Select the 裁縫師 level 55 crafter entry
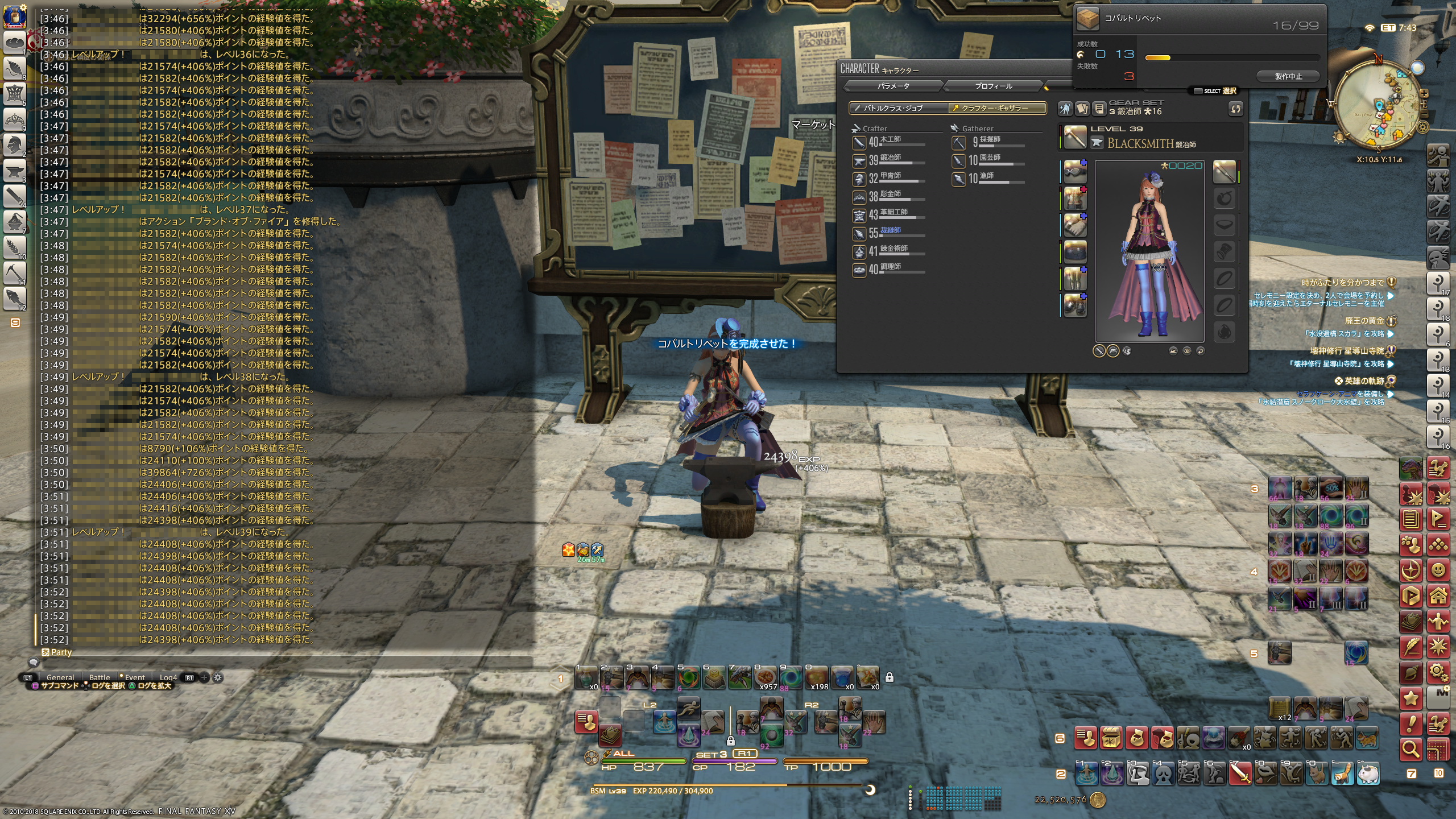 tap(890, 232)
